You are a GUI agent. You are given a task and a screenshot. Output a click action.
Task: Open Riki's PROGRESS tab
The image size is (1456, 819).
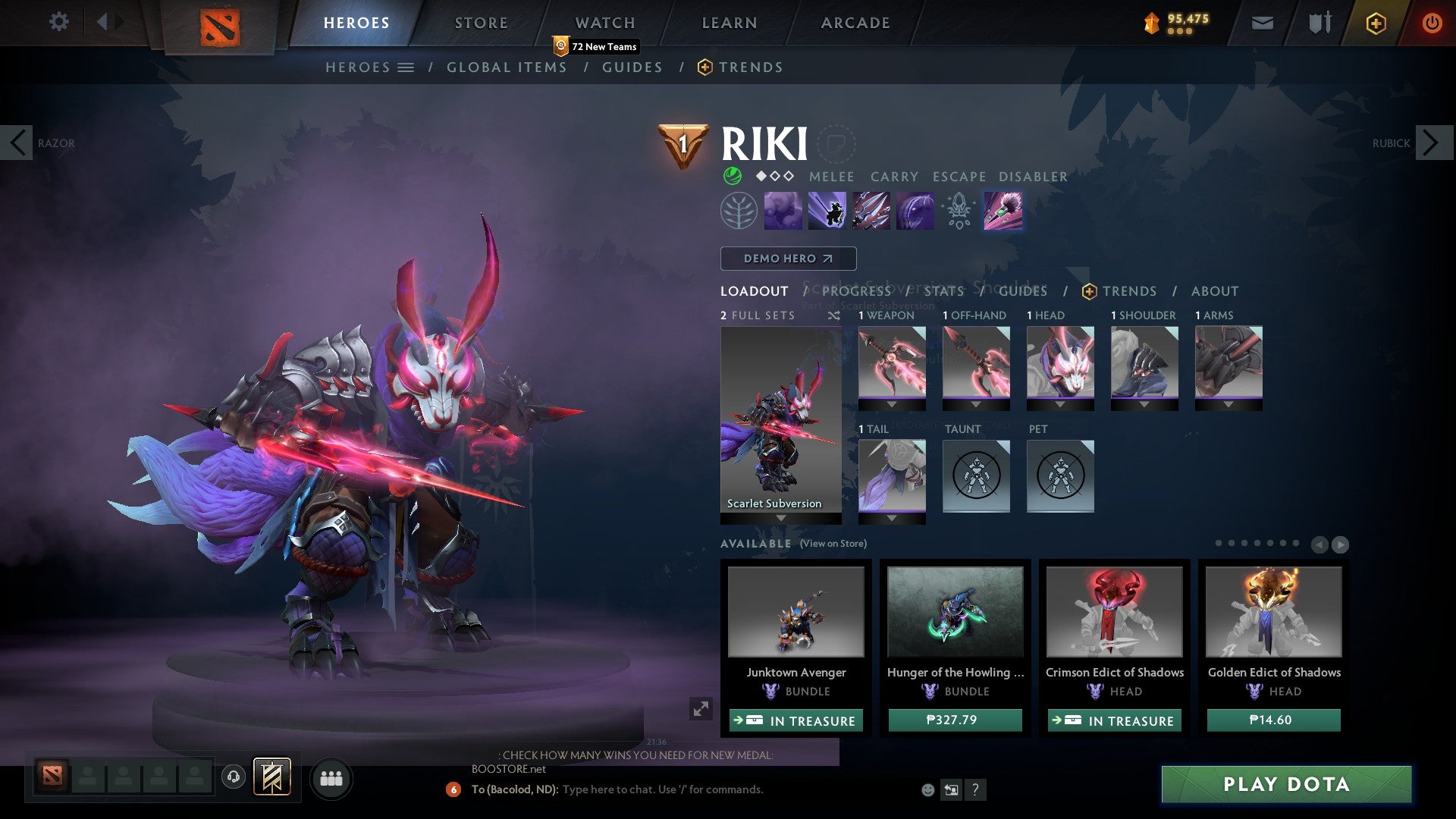point(857,291)
